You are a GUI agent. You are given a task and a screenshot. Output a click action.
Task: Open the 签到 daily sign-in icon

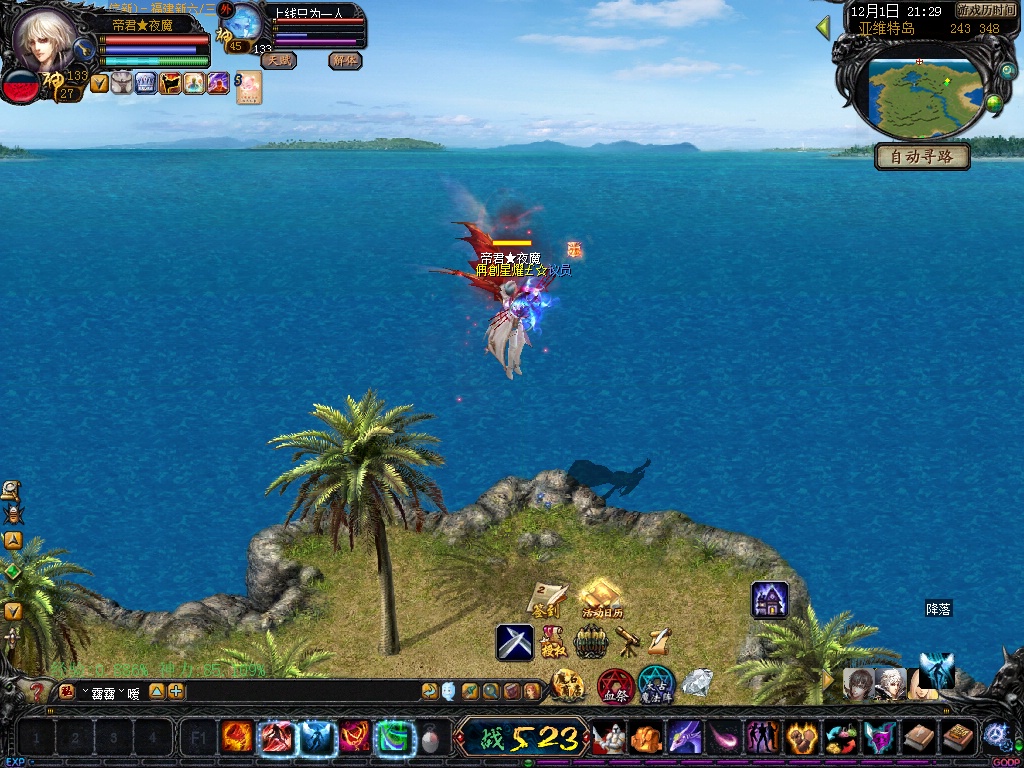pos(546,598)
